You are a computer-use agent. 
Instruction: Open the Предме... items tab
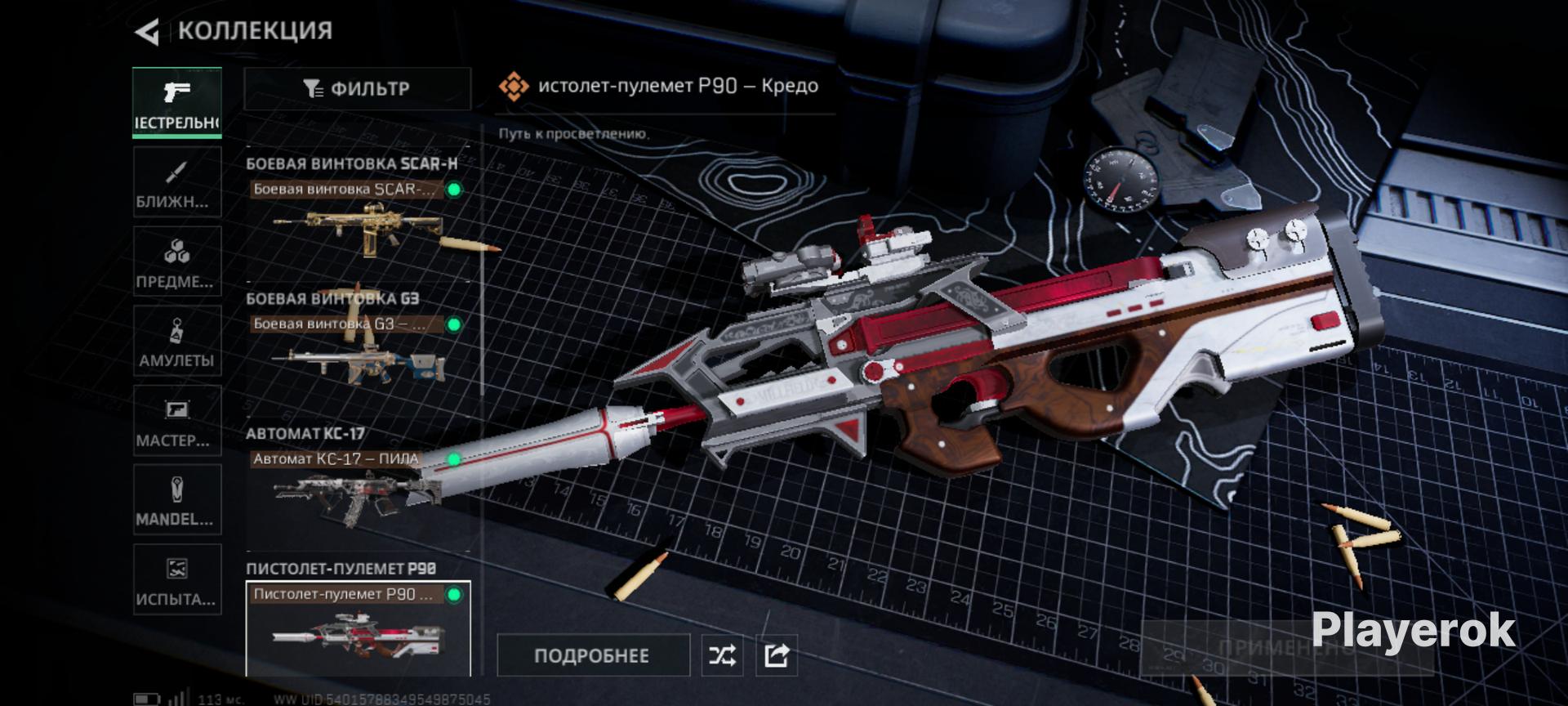pos(176,261)
